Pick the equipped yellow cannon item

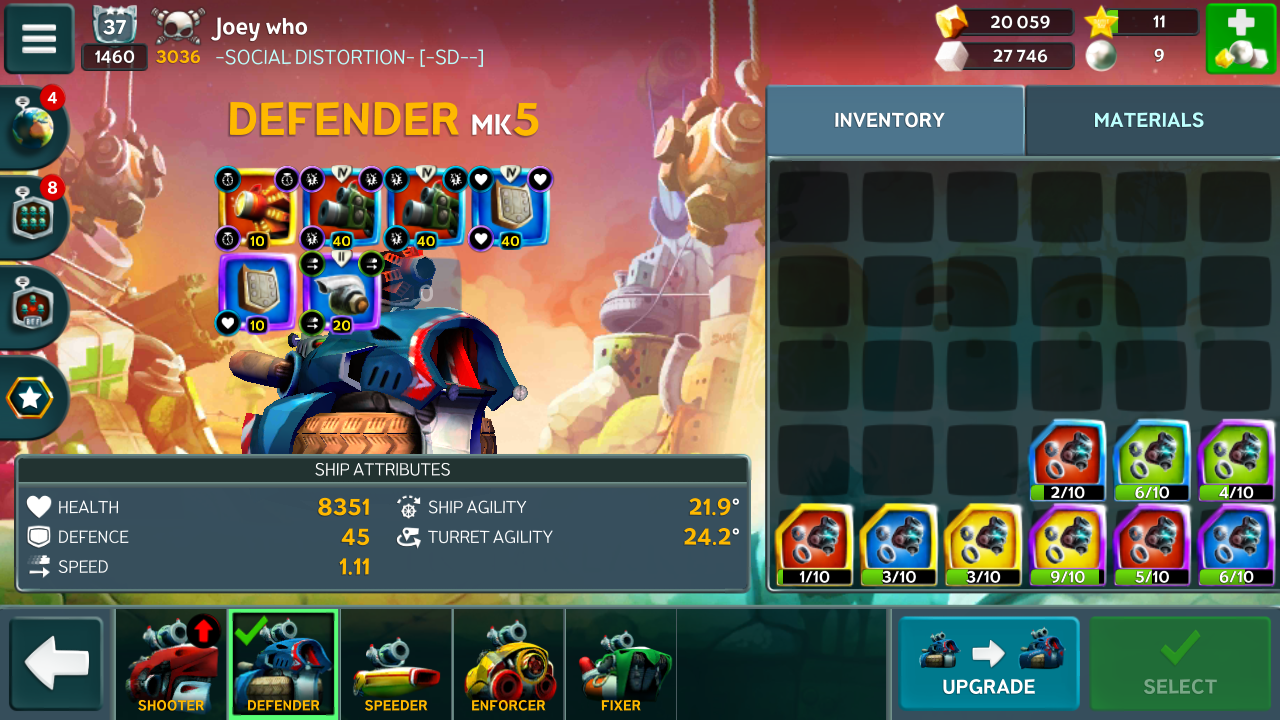coord(257,208)
